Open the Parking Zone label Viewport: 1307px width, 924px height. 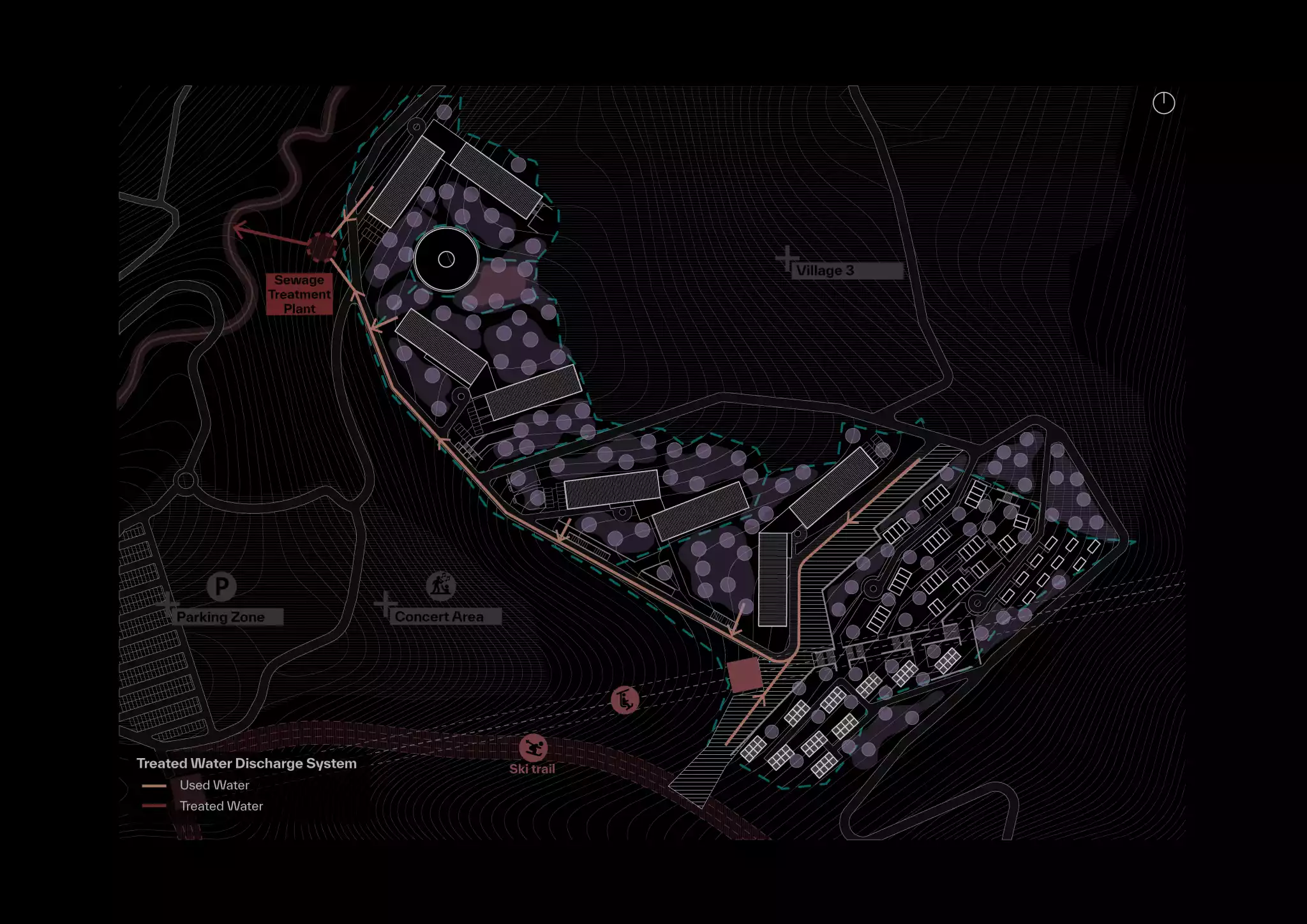(221, 617)
